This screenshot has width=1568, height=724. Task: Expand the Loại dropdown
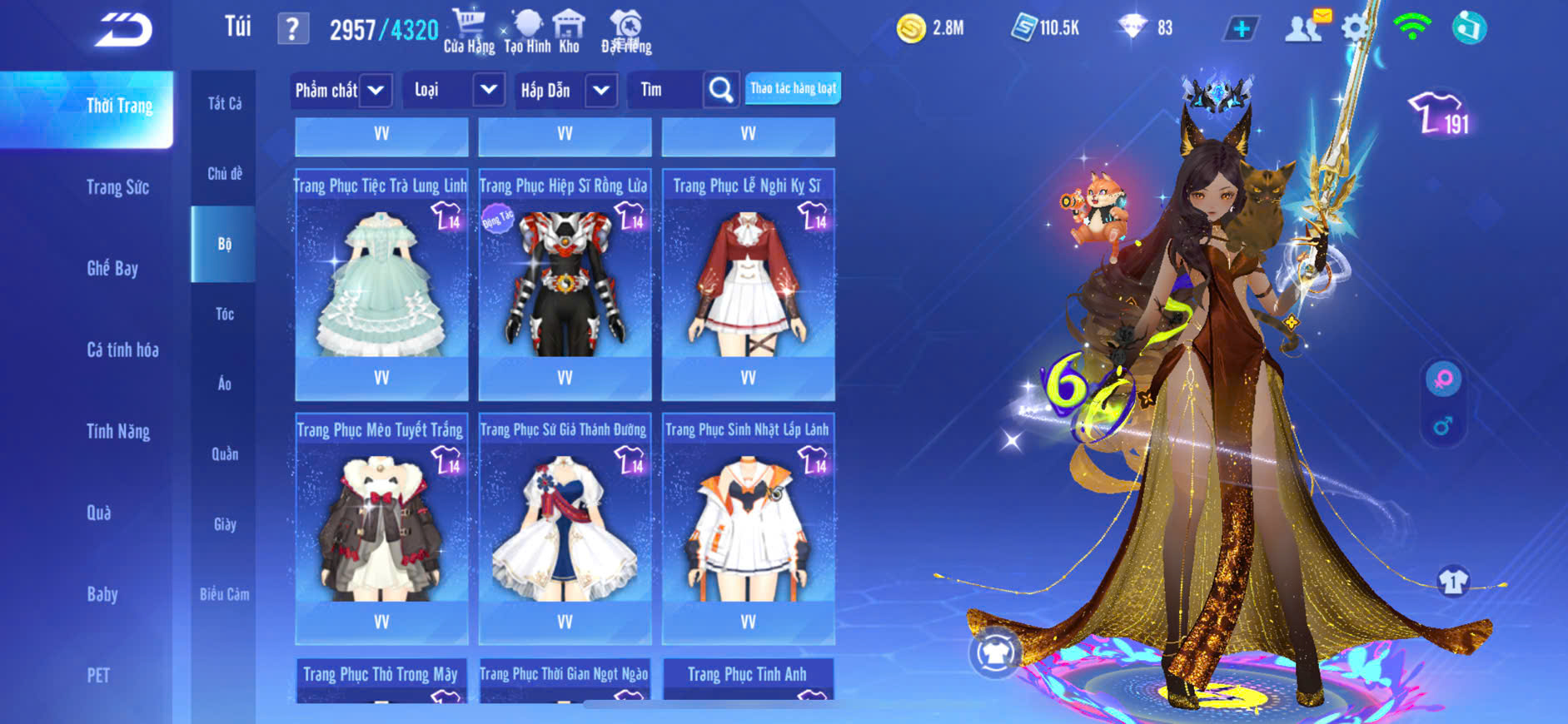click(x=455, y=90)
